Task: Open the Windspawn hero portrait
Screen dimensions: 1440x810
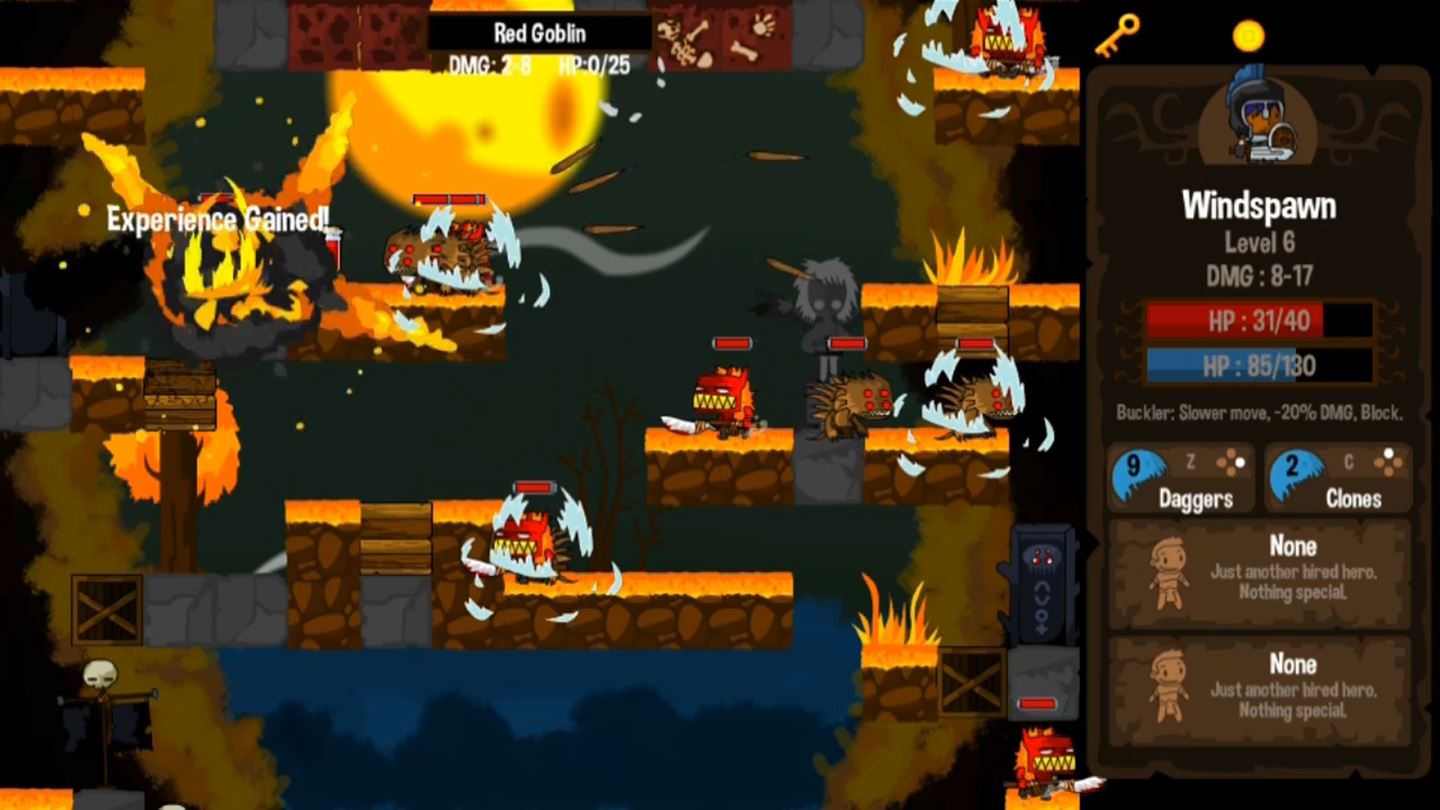Action: point(1260,119)
